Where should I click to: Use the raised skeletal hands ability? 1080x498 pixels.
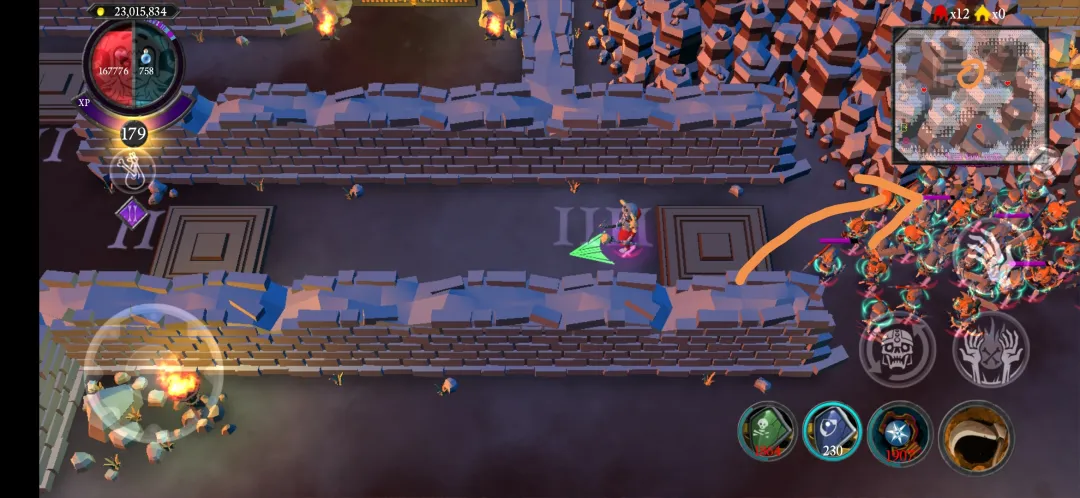pos(990,348)
